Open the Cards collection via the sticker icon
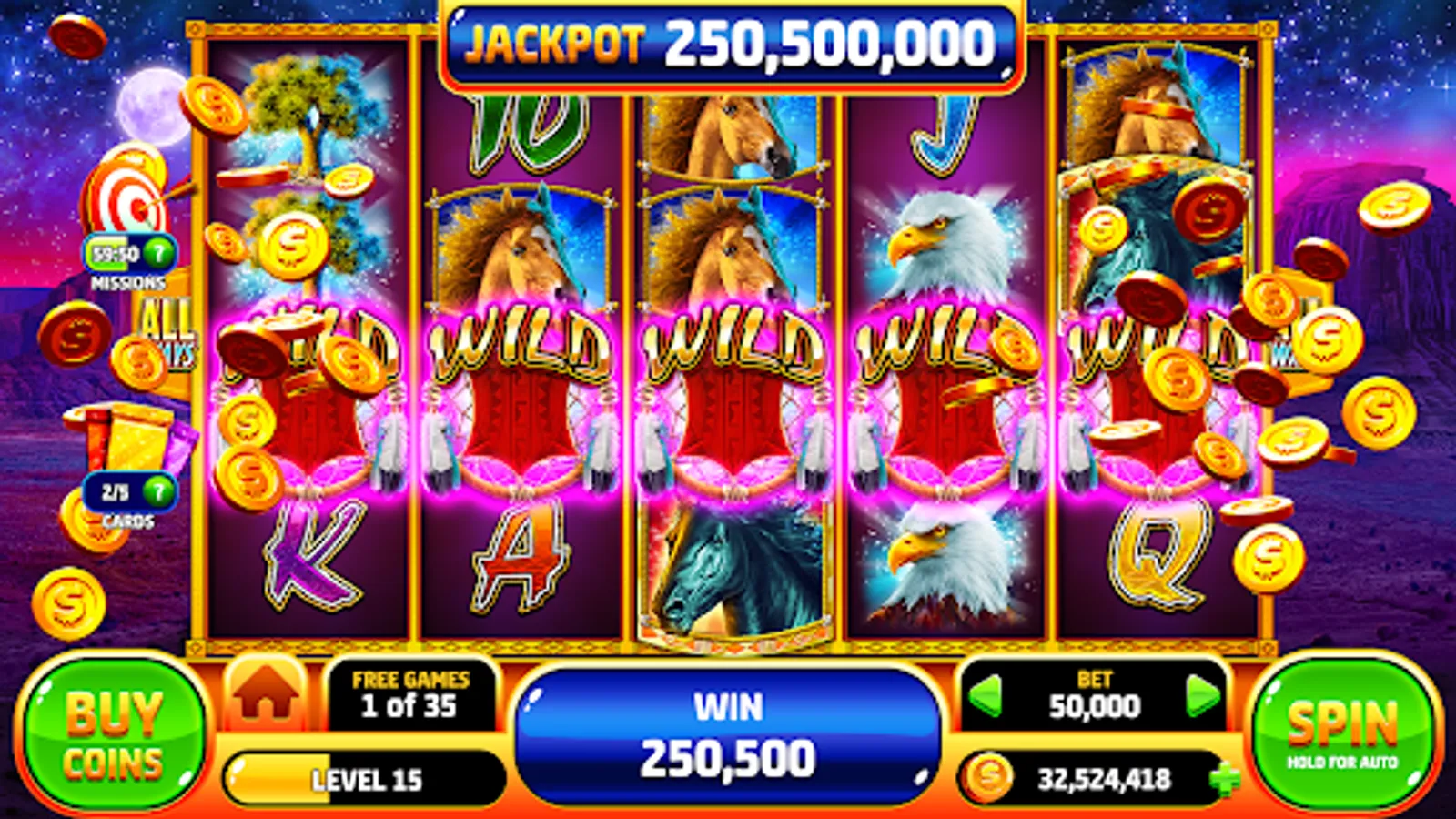This screenshot has height=819, width=1456. tap(123, 437)
